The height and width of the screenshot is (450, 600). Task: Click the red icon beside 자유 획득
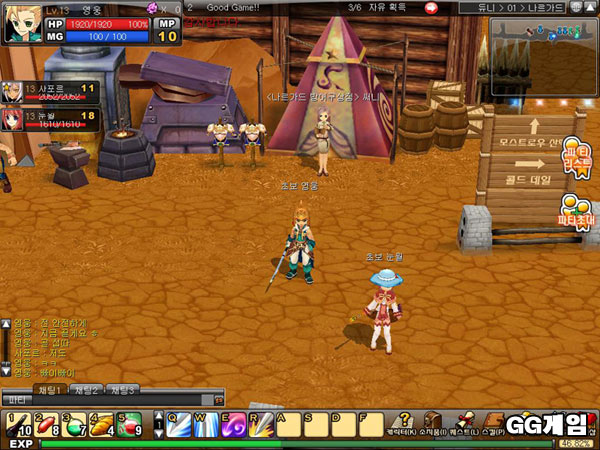click(x=430, y=7)
